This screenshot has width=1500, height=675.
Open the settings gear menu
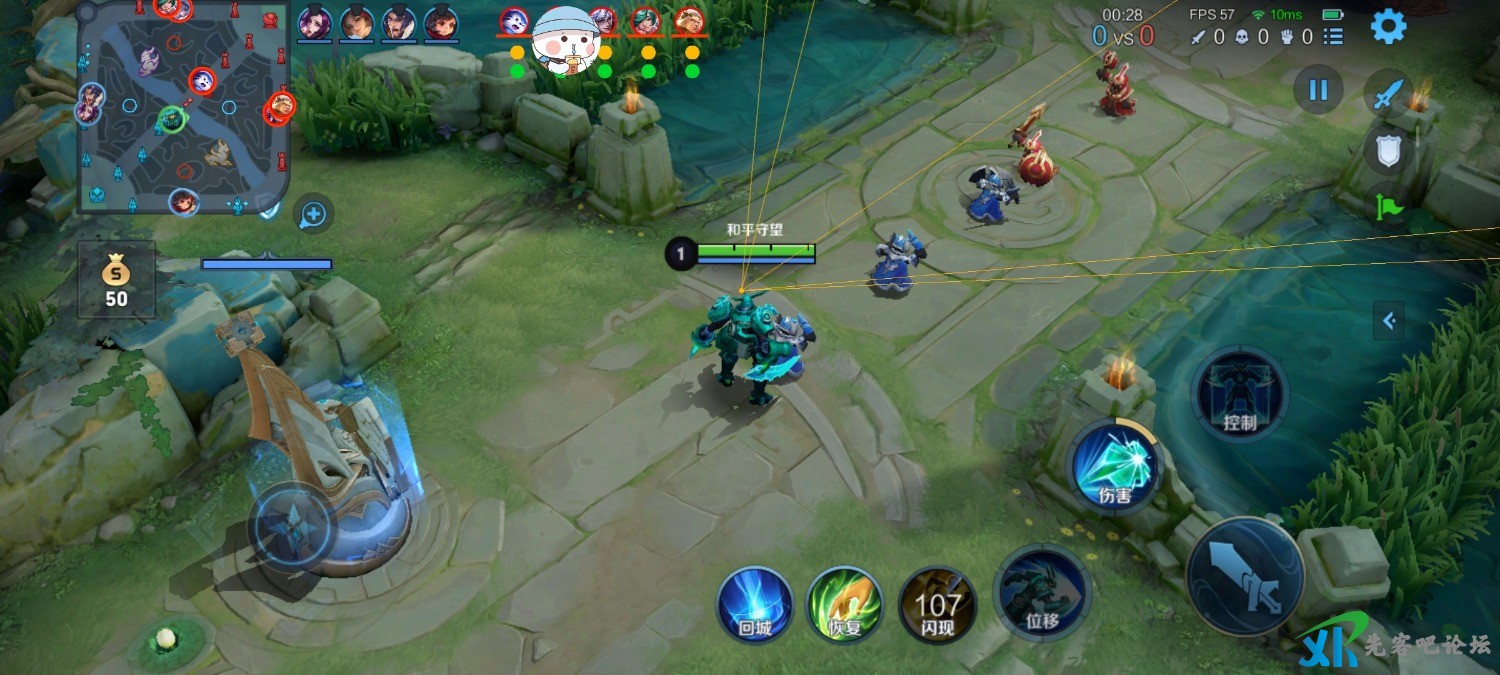click(x=1388, y=27)
